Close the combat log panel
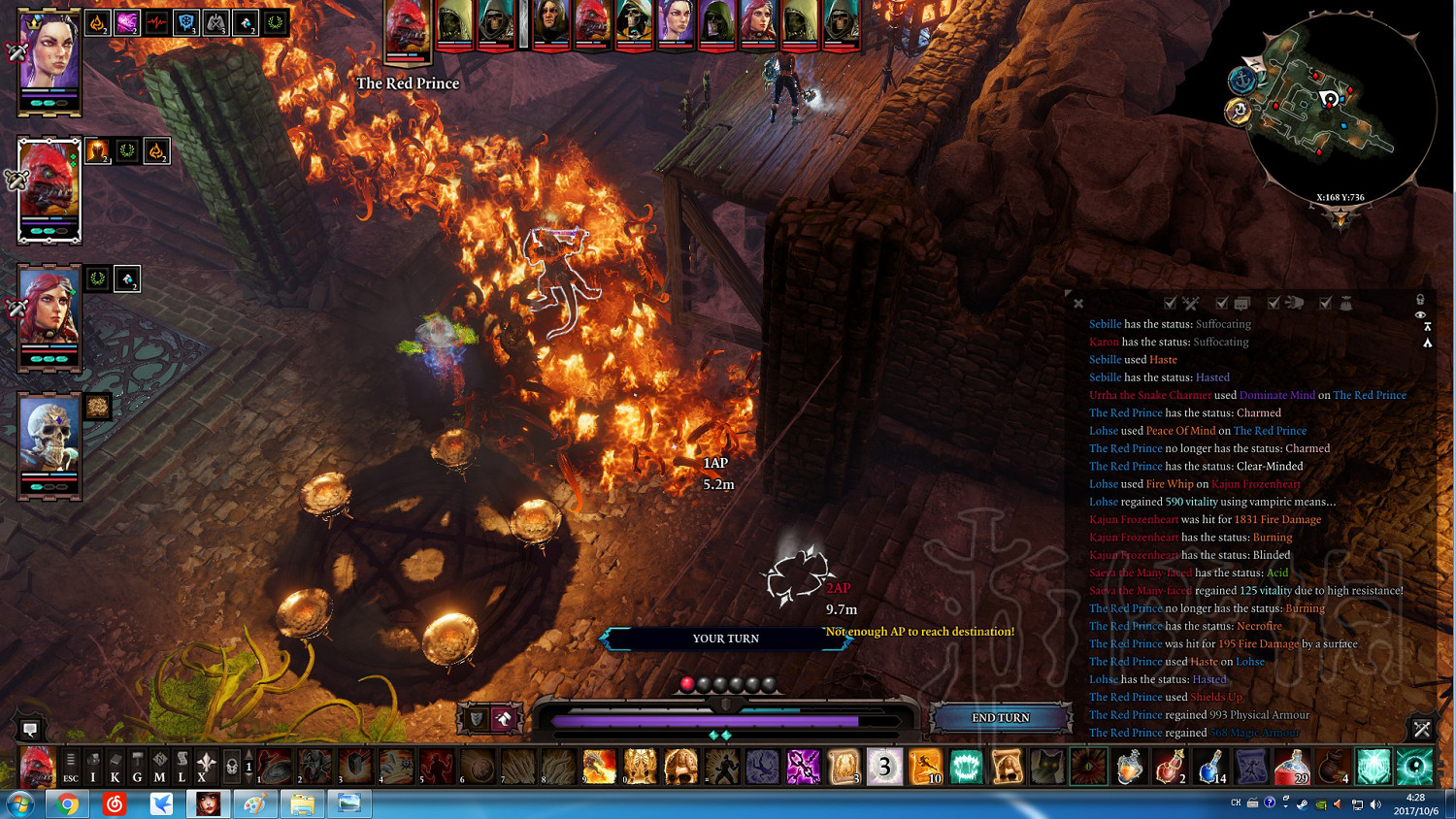This screenshot has width=1456, height=819. point(1078,304)
